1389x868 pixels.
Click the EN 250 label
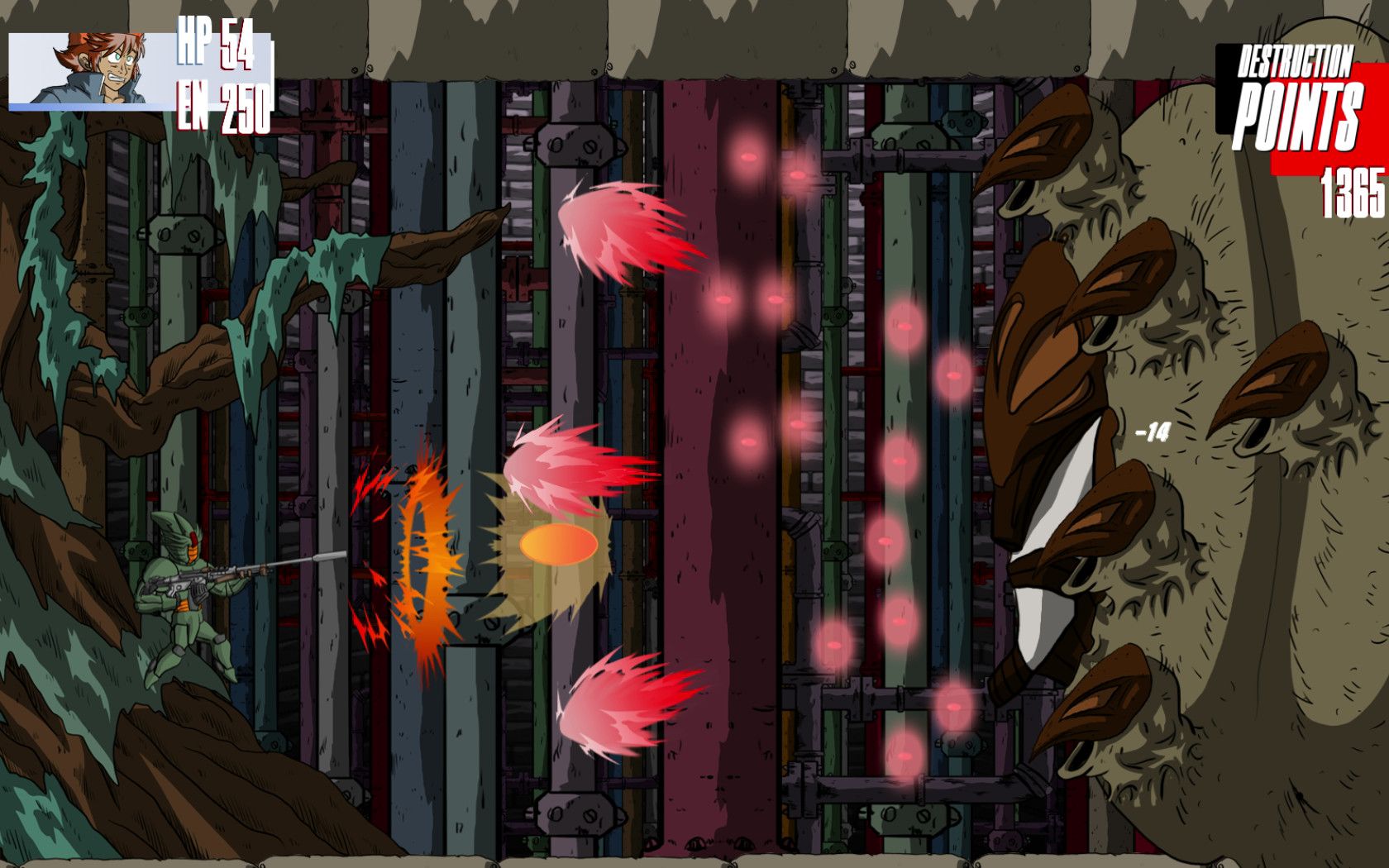(x=223, y=104)
